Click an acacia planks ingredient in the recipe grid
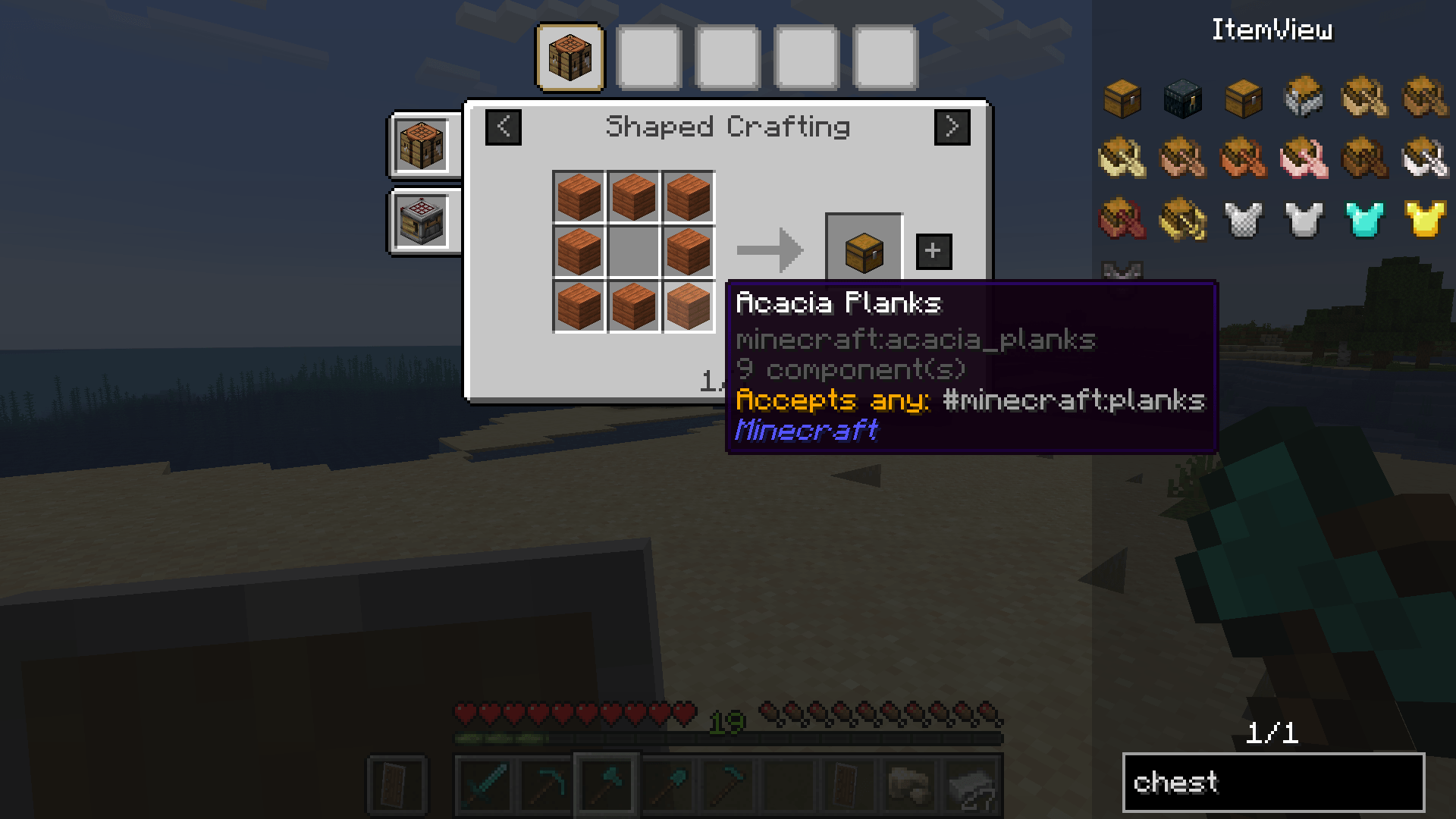Image resolution: width=1456 pixels, height=819 pixels. click(x=579, y=196)
